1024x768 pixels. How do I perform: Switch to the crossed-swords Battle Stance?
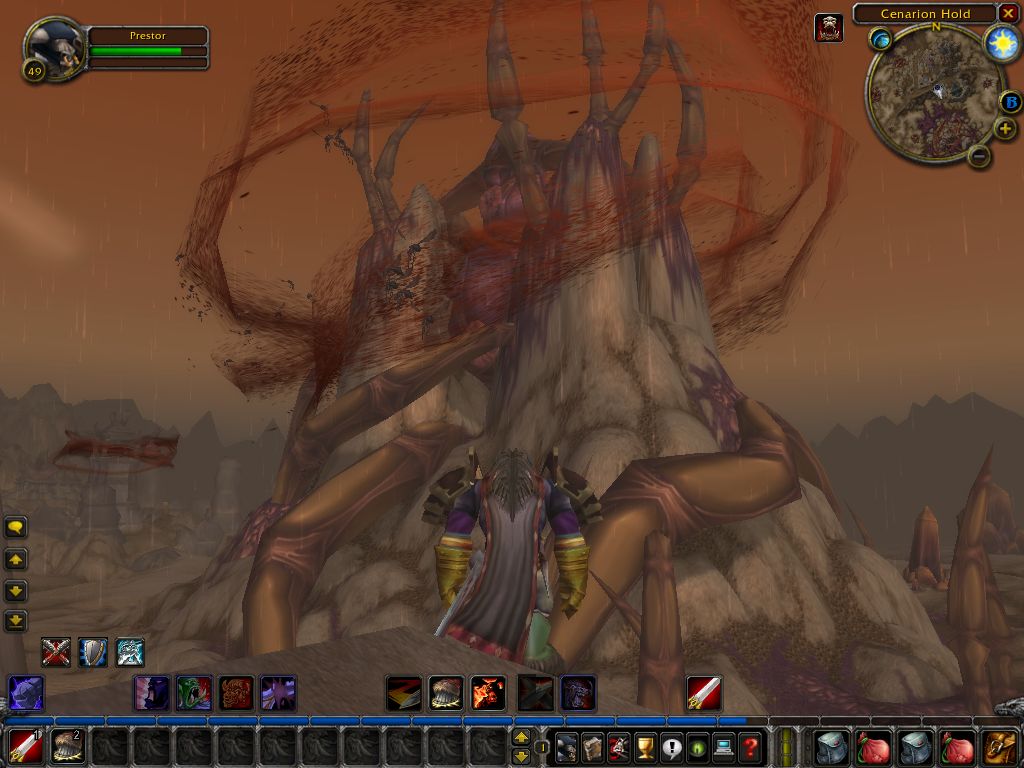point(56,652)
